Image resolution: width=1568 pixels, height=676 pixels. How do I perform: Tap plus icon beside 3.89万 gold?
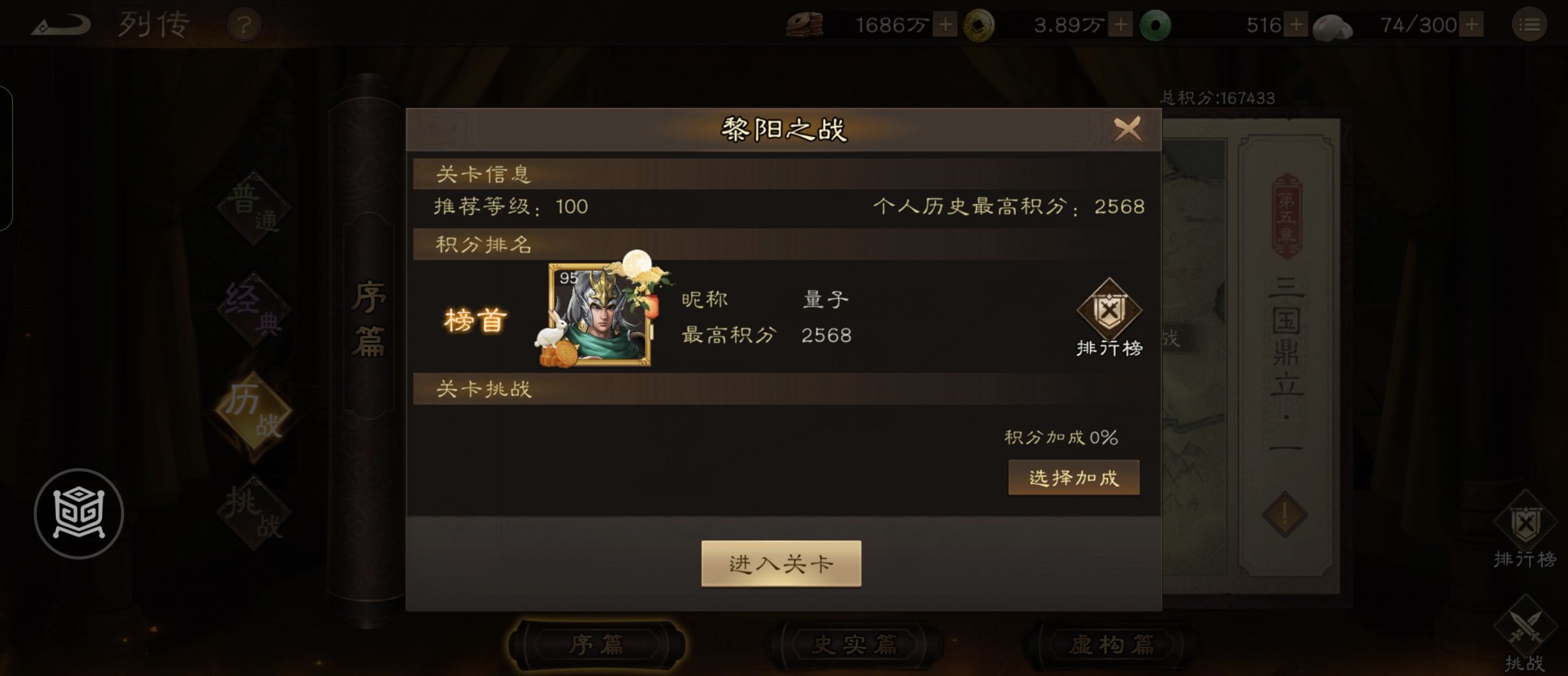[1120, 24]
